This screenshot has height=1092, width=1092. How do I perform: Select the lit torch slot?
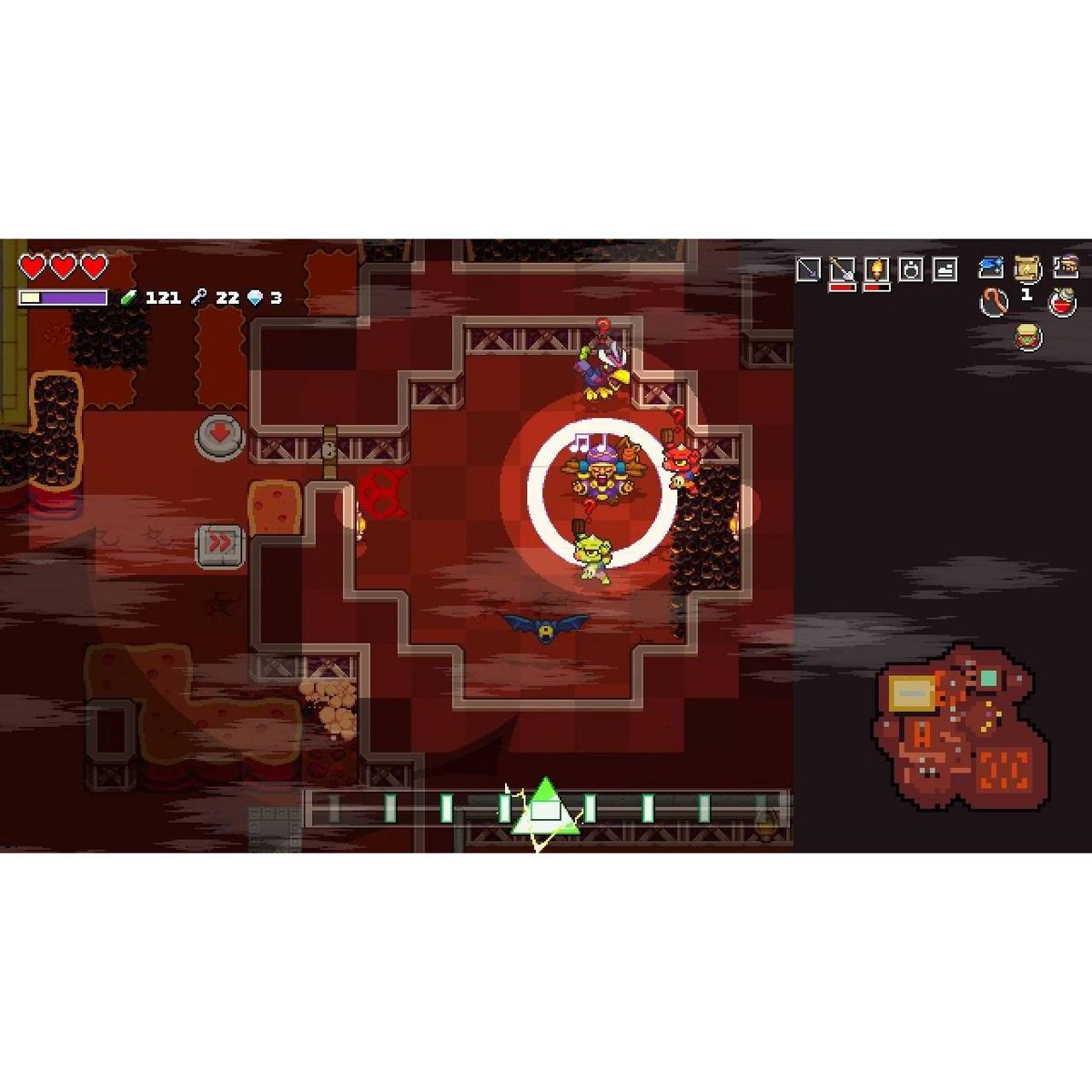click(876, 269)
